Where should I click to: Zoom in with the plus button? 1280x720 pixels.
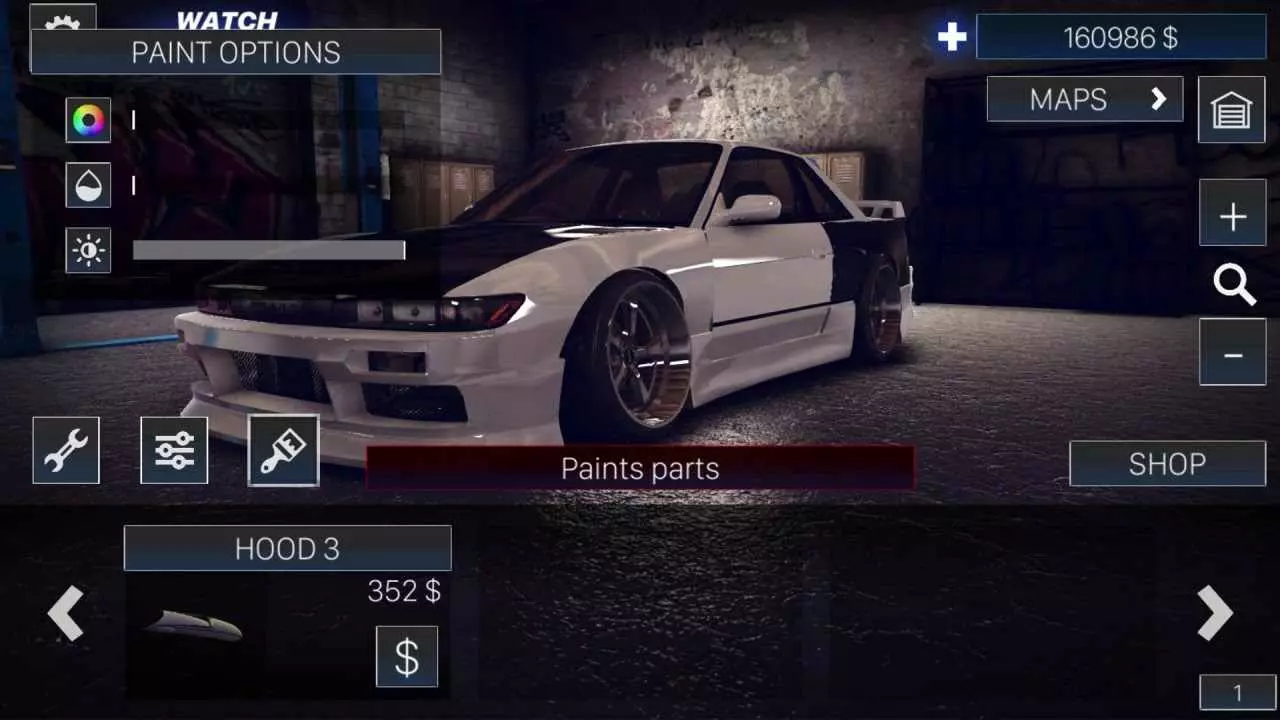pyautogui.click(x=1233, y=213)
